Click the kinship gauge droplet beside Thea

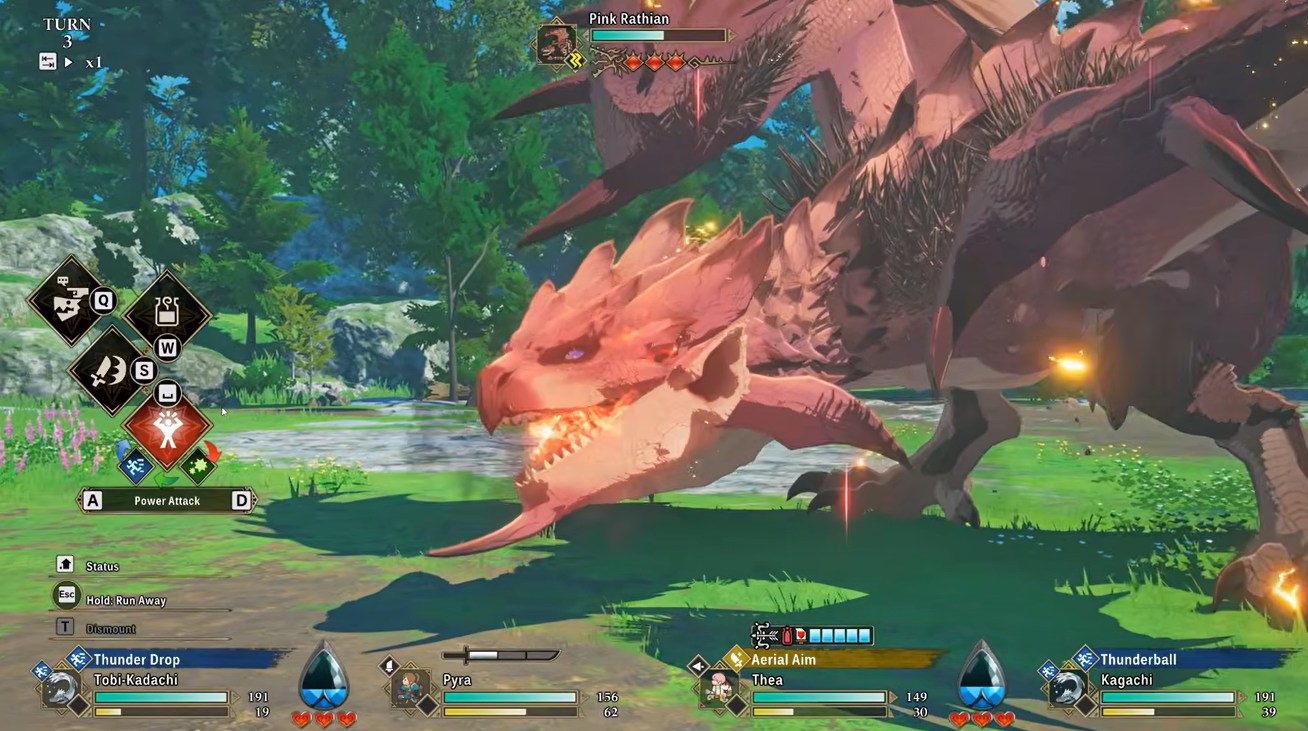[981, 678]
